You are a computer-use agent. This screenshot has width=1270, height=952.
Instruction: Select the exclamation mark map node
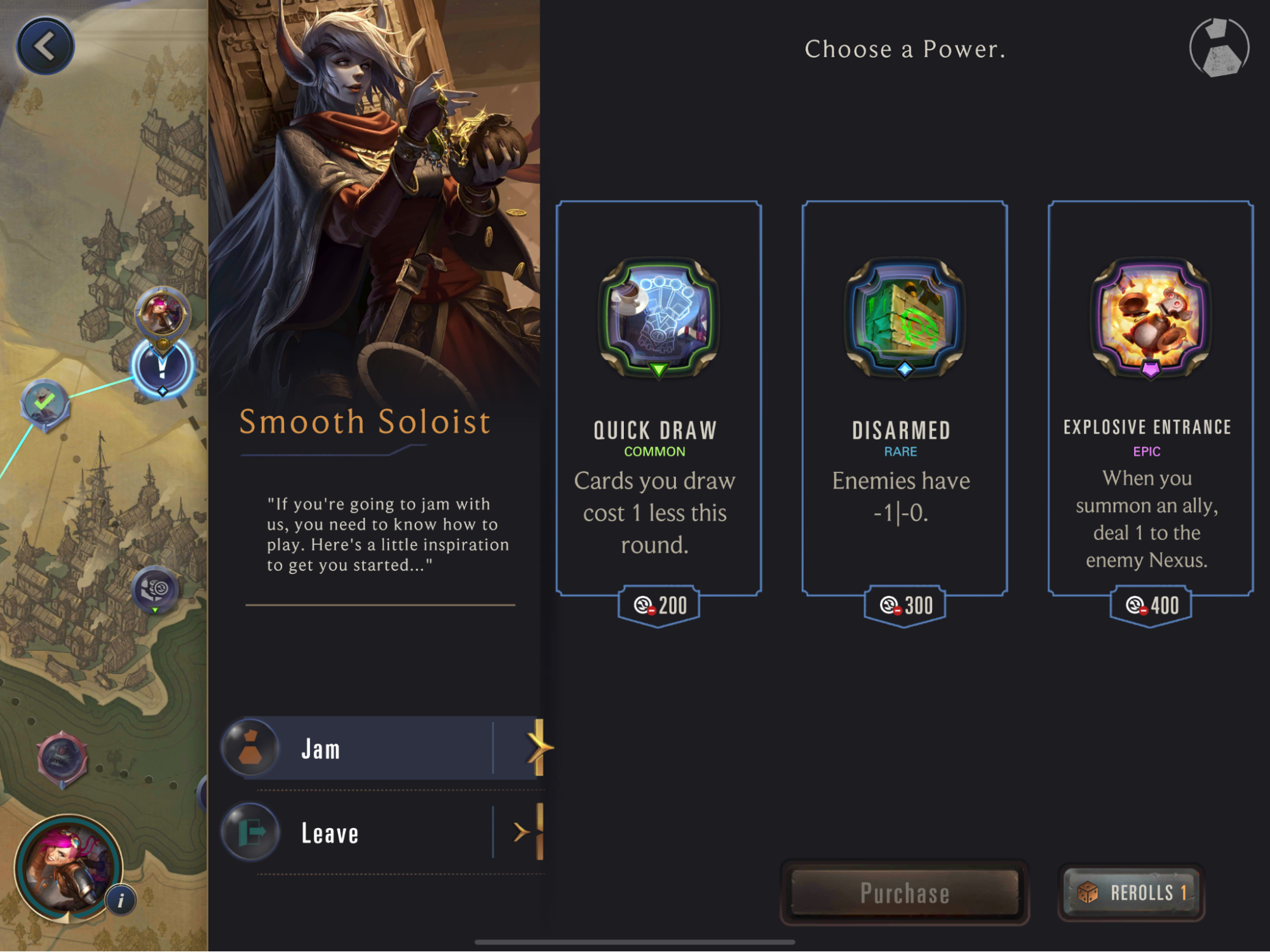tap(162, 368)
